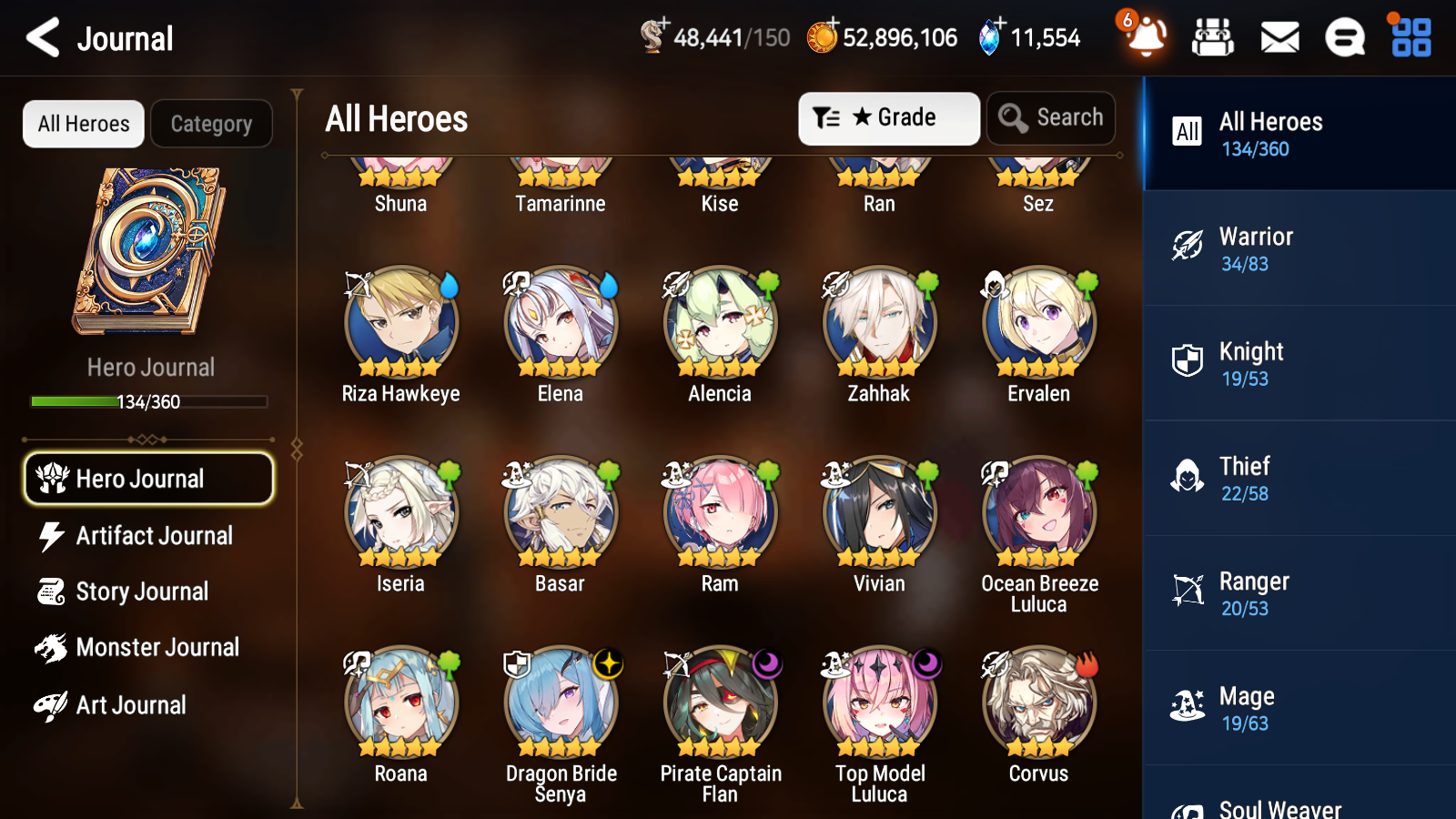Collapse the hero list with the back arrow
Image resolution: width=1456 pixels, height=819 pixels.
point(42,37)
